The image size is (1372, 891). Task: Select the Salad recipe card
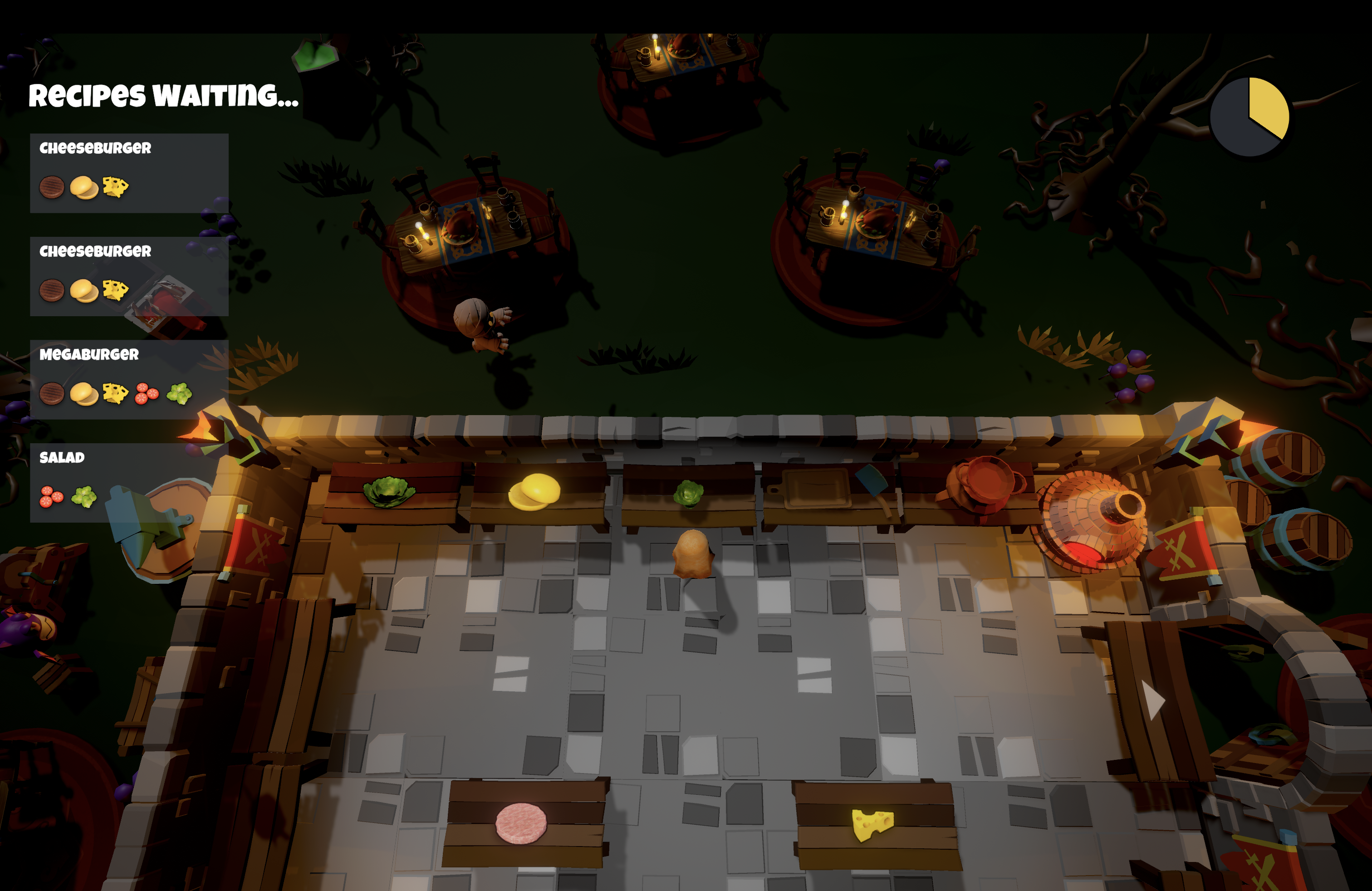[x=129, y=482]
